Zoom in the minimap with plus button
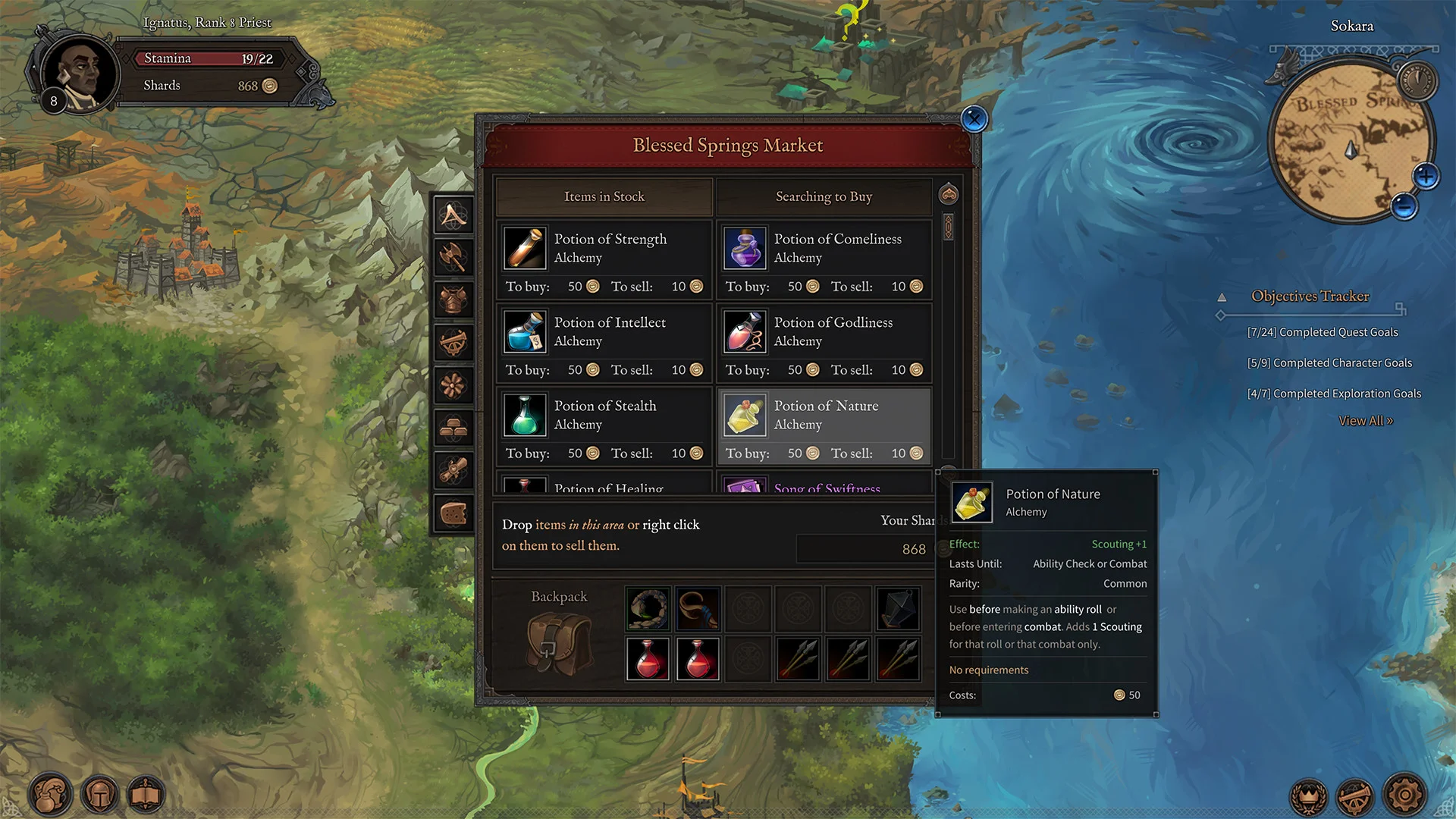Screen dimensions: 1456x819 tap(1426, 177)
